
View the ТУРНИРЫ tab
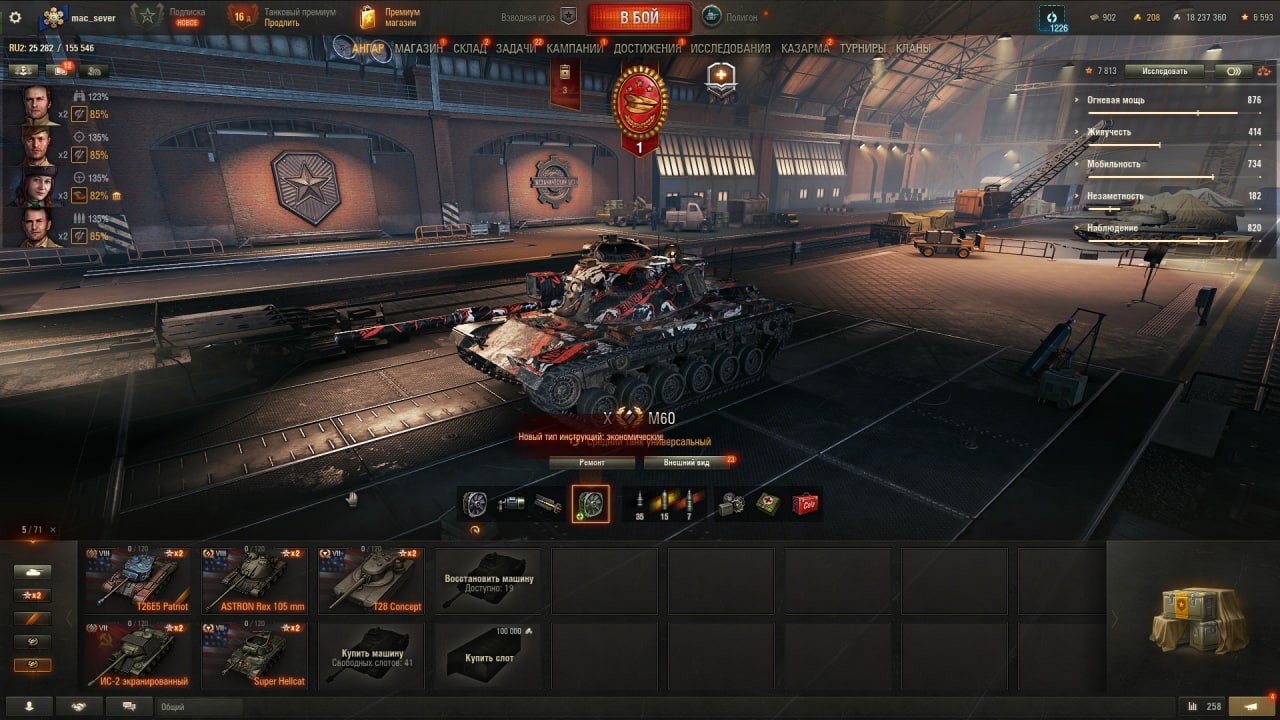pos(863,48)
